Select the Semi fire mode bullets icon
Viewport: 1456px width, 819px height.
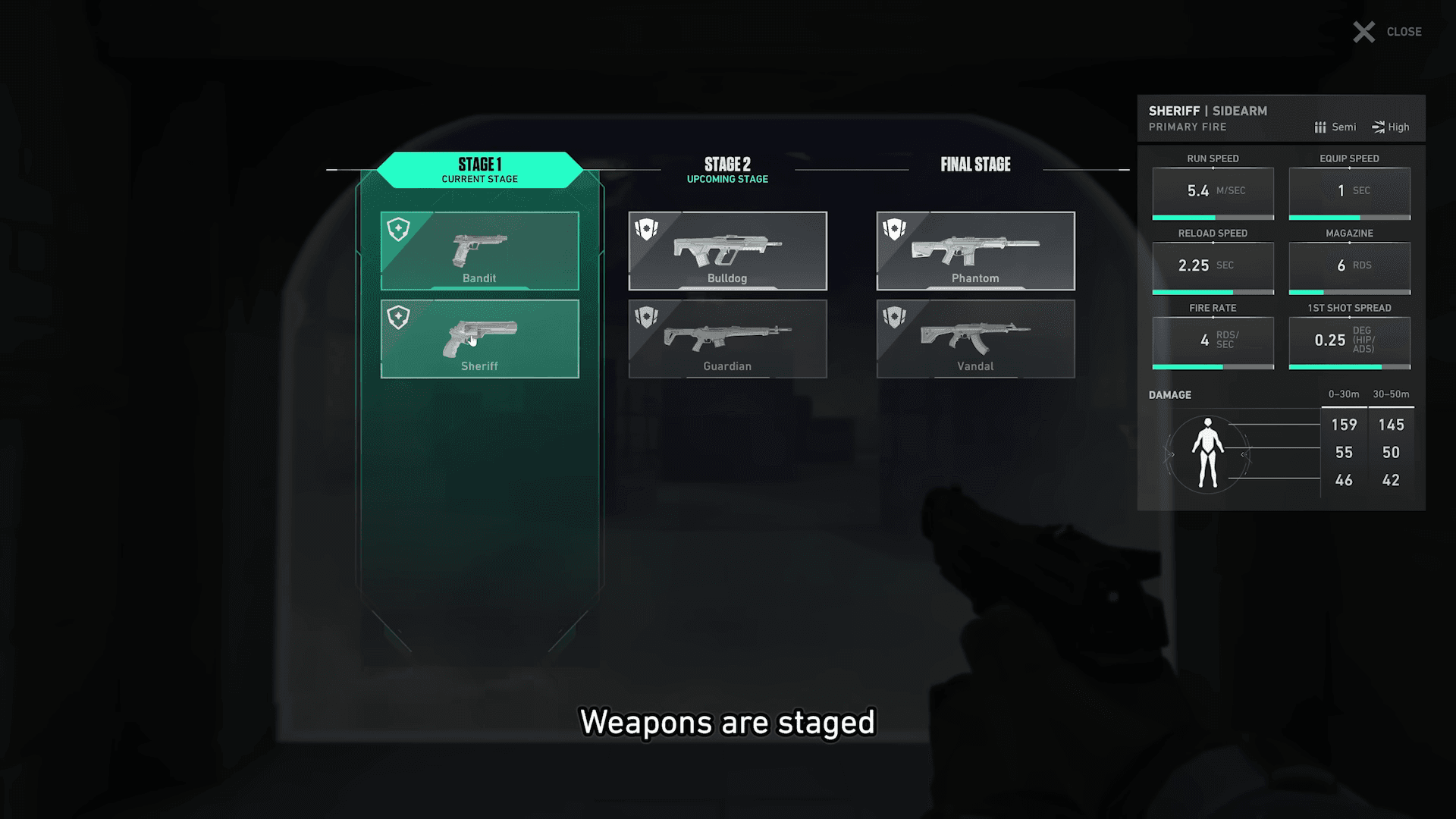point(1319,127)
